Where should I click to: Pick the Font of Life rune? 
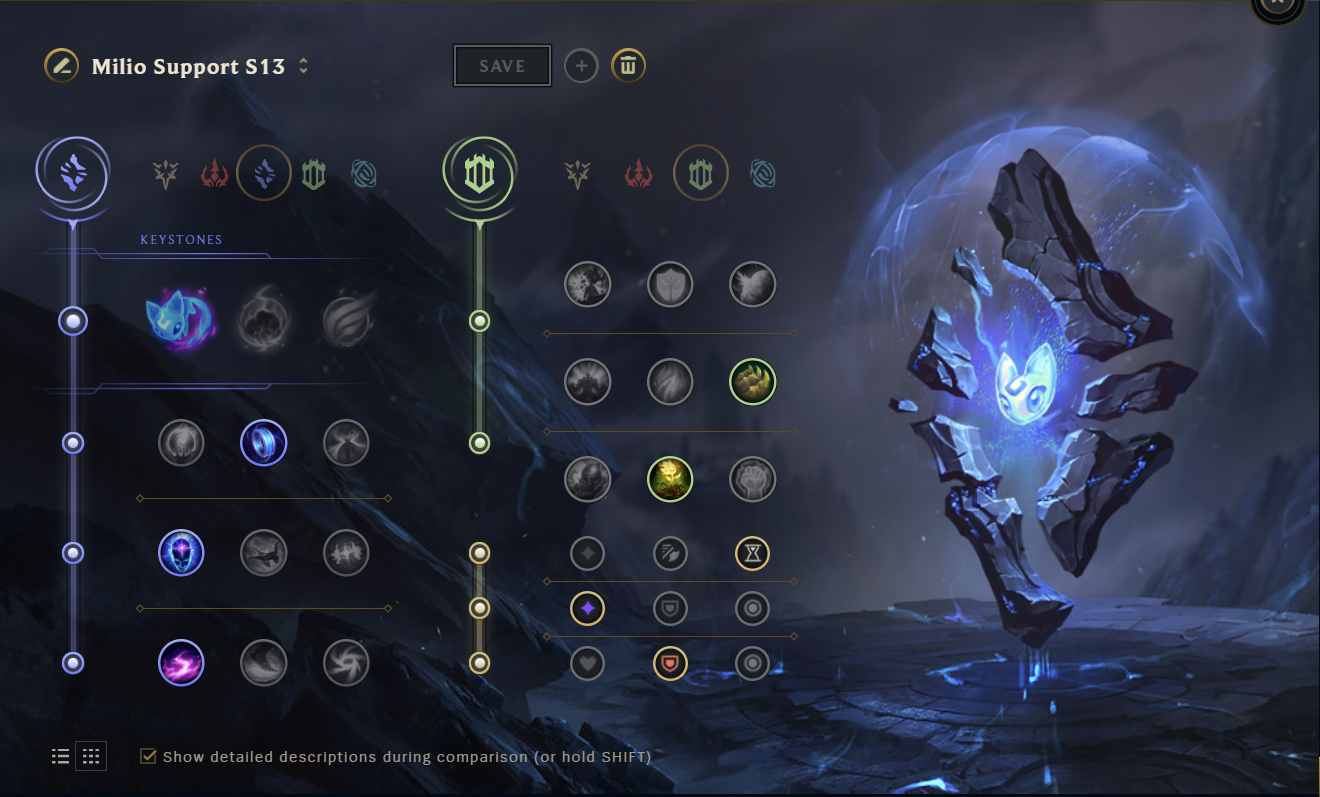670,284
